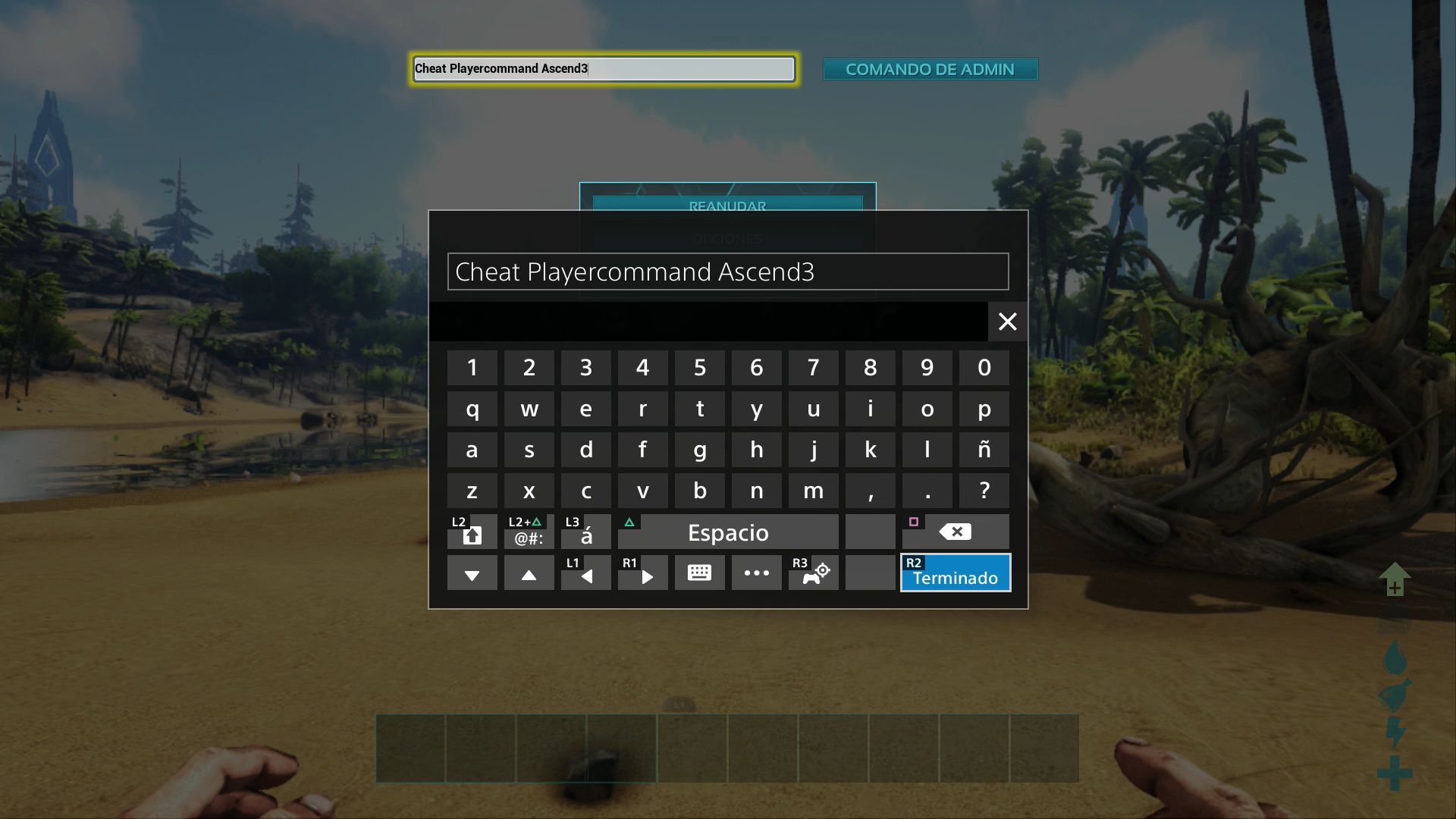Delete a character with the backspace key

(x=955, y=532)
